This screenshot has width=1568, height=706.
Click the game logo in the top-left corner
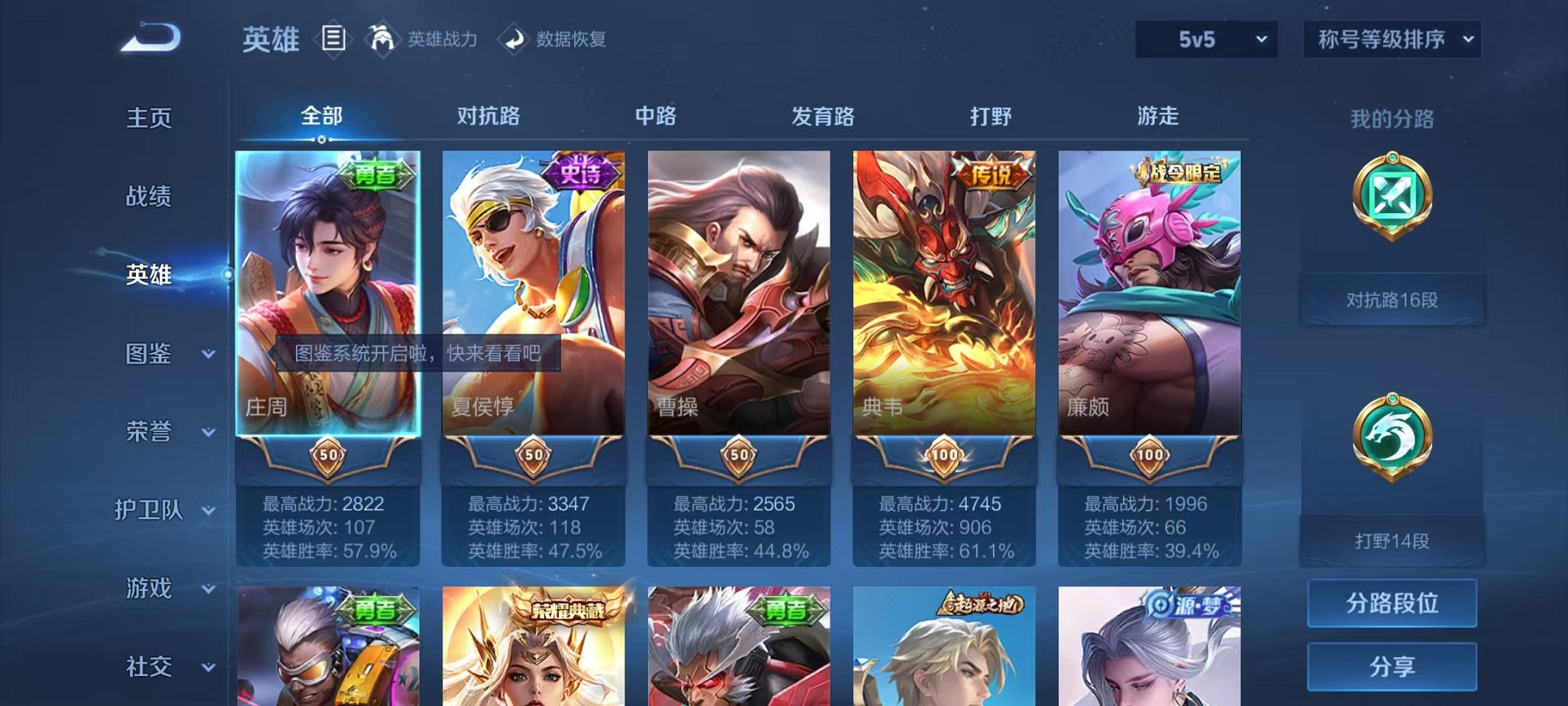[150, 36]
